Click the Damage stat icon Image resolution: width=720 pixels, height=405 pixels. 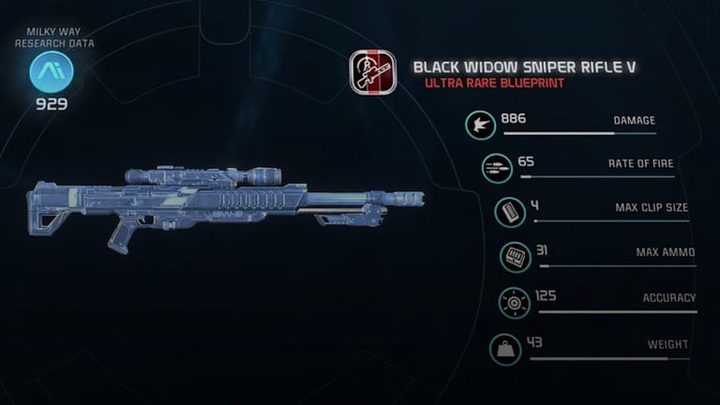[x=481, y=125]
